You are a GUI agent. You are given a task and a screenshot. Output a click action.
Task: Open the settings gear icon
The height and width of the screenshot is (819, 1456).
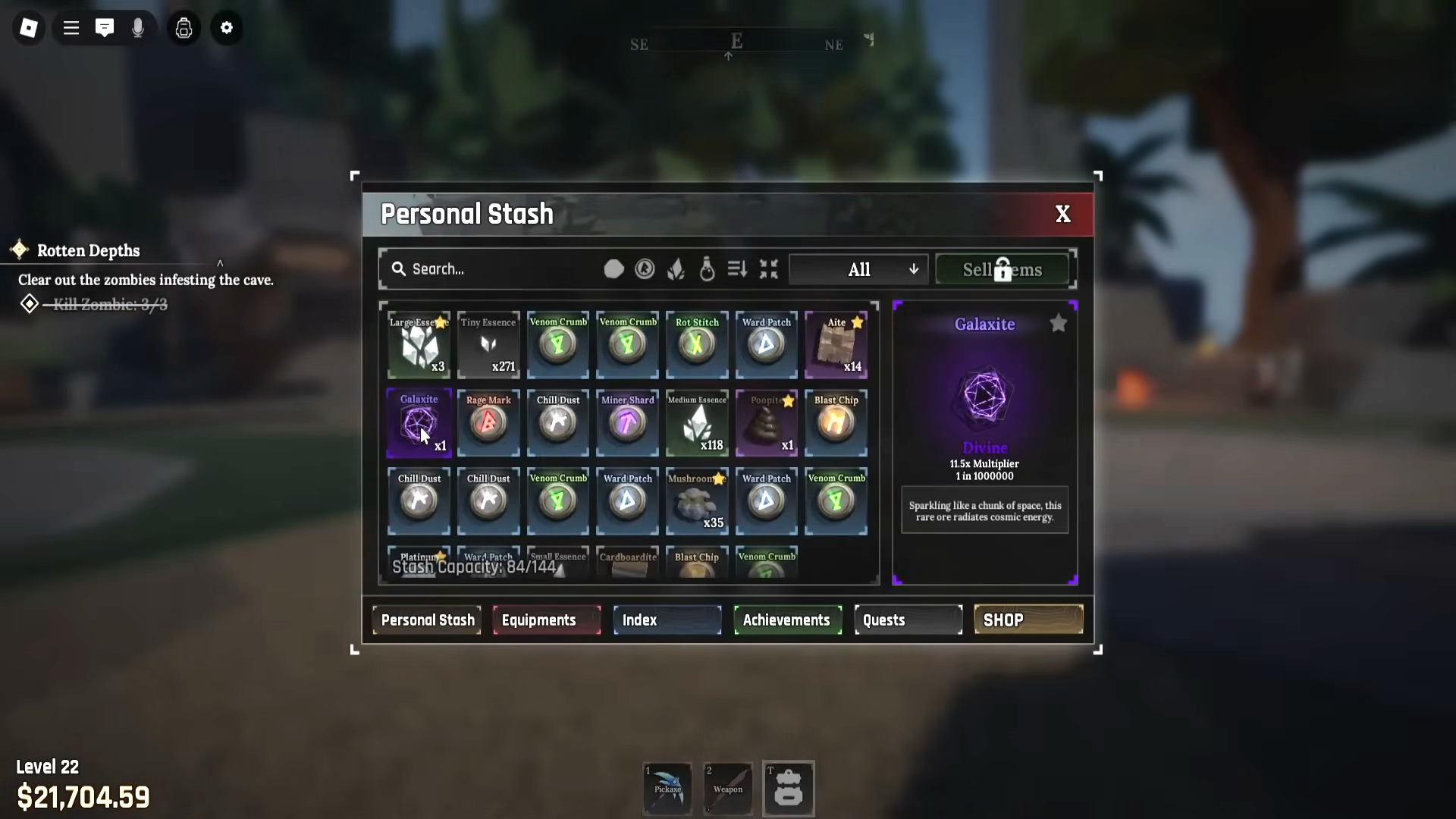coord(227,28)
